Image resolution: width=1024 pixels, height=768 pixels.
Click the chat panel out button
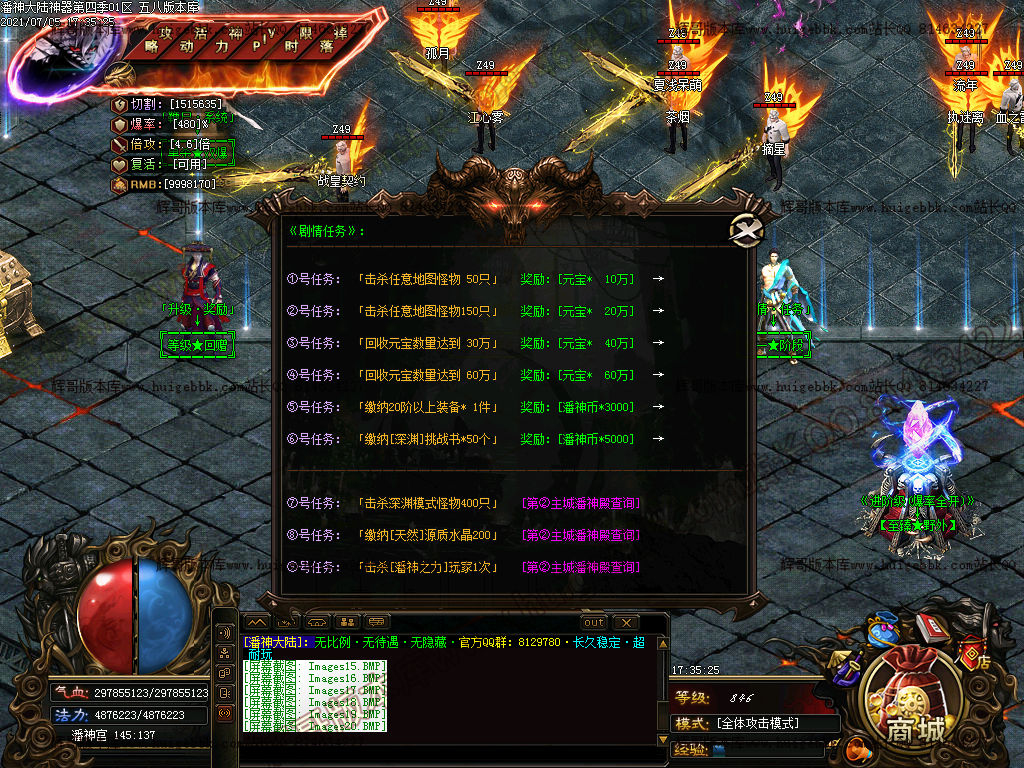(x=594, y=622)
